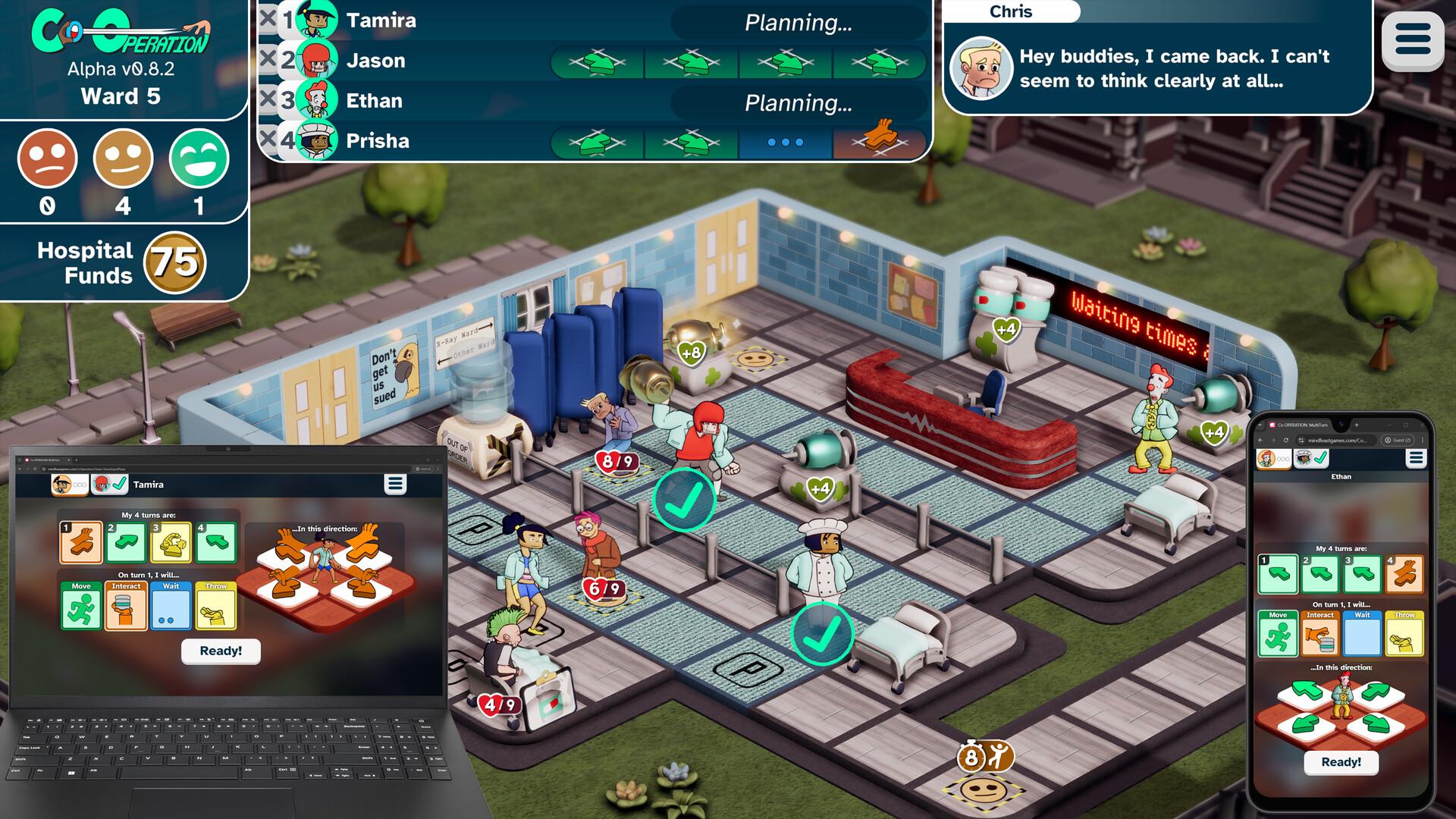This screenshot has height=819, width=1456.
Task: Select the Interact water-bottle action on the laptop
Action: [127, 606]
